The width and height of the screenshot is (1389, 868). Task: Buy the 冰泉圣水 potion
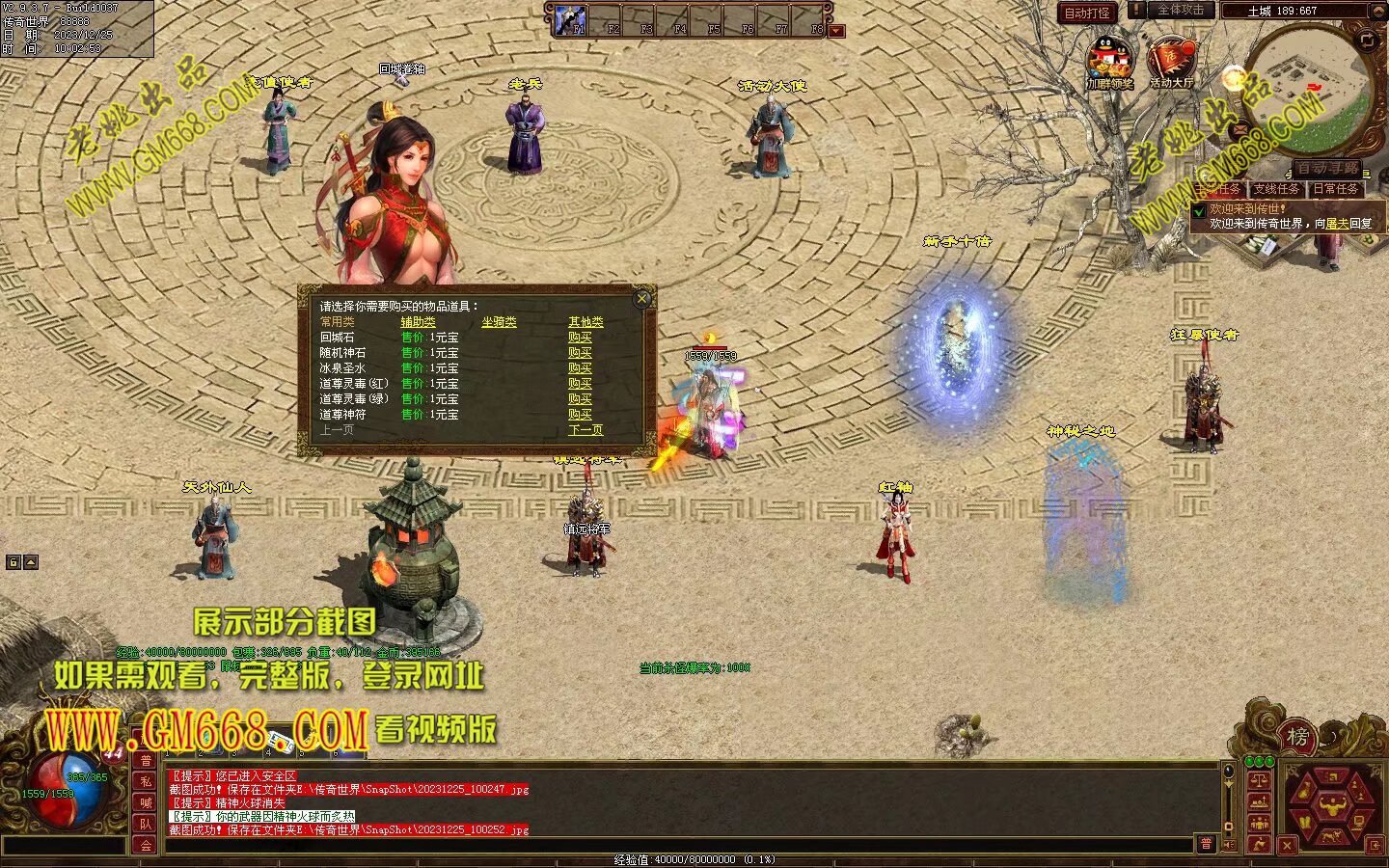[580, 368]
